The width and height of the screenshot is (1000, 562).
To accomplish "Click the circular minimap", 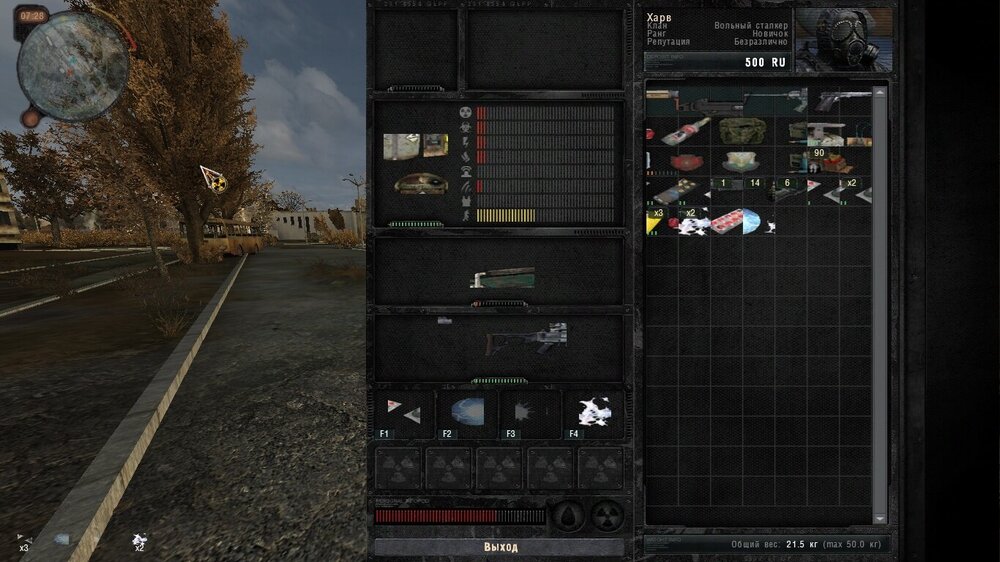I will tap(72, 67).
